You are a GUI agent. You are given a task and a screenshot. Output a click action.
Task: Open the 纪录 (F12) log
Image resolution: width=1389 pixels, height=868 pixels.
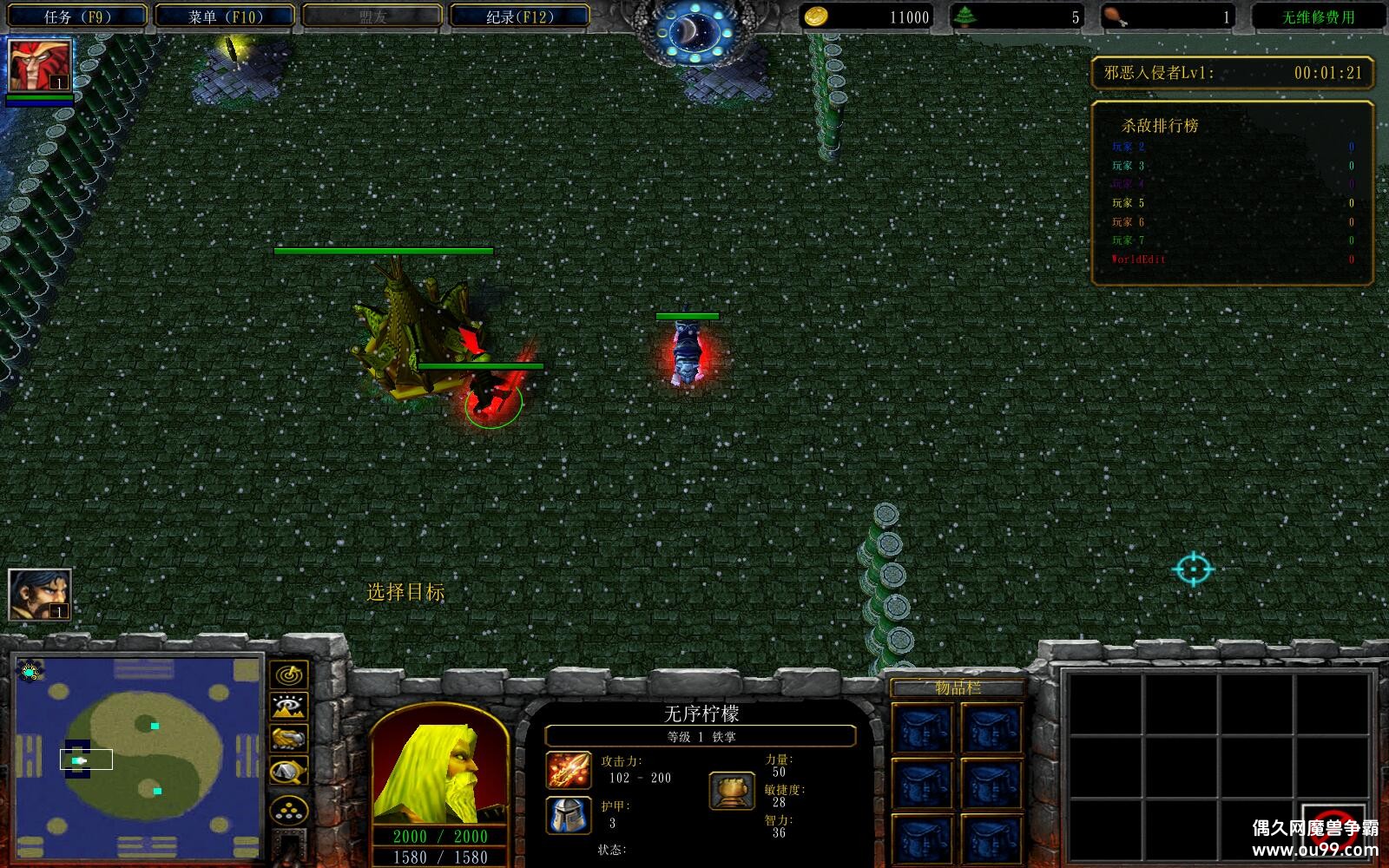click(x=515, y=14)
